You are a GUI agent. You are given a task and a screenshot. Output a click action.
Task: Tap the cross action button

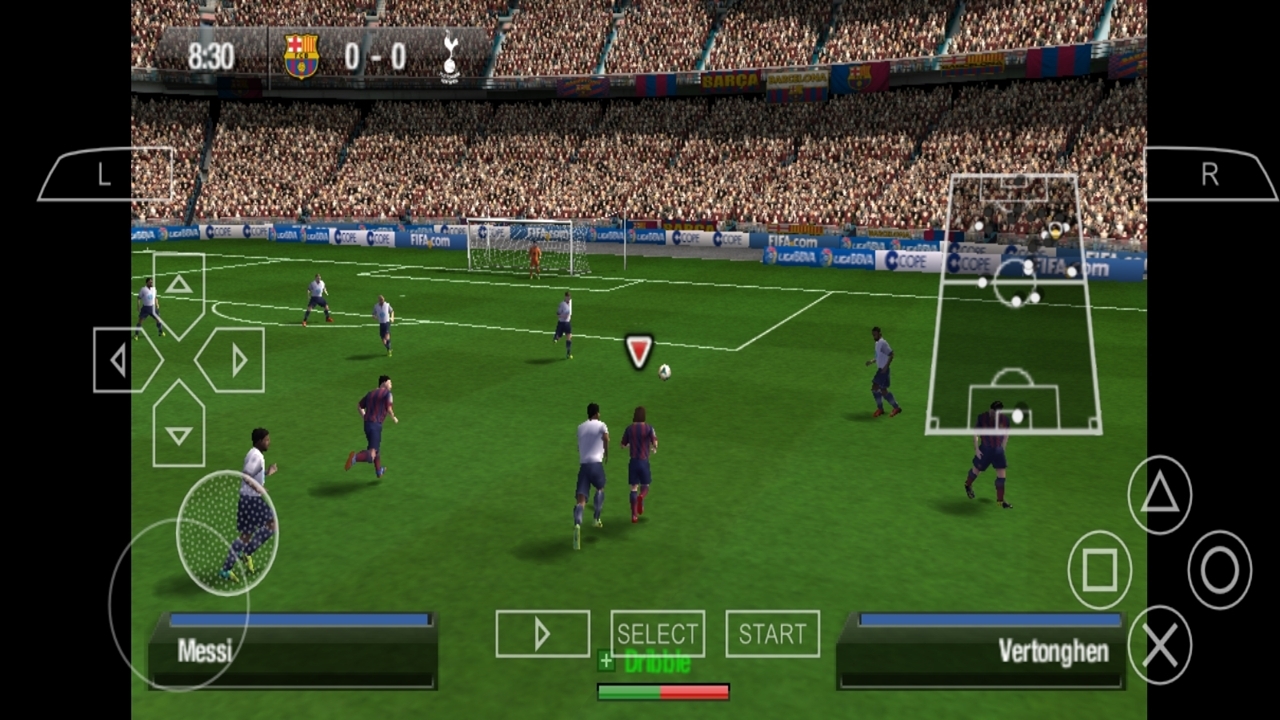[1159, 646]
